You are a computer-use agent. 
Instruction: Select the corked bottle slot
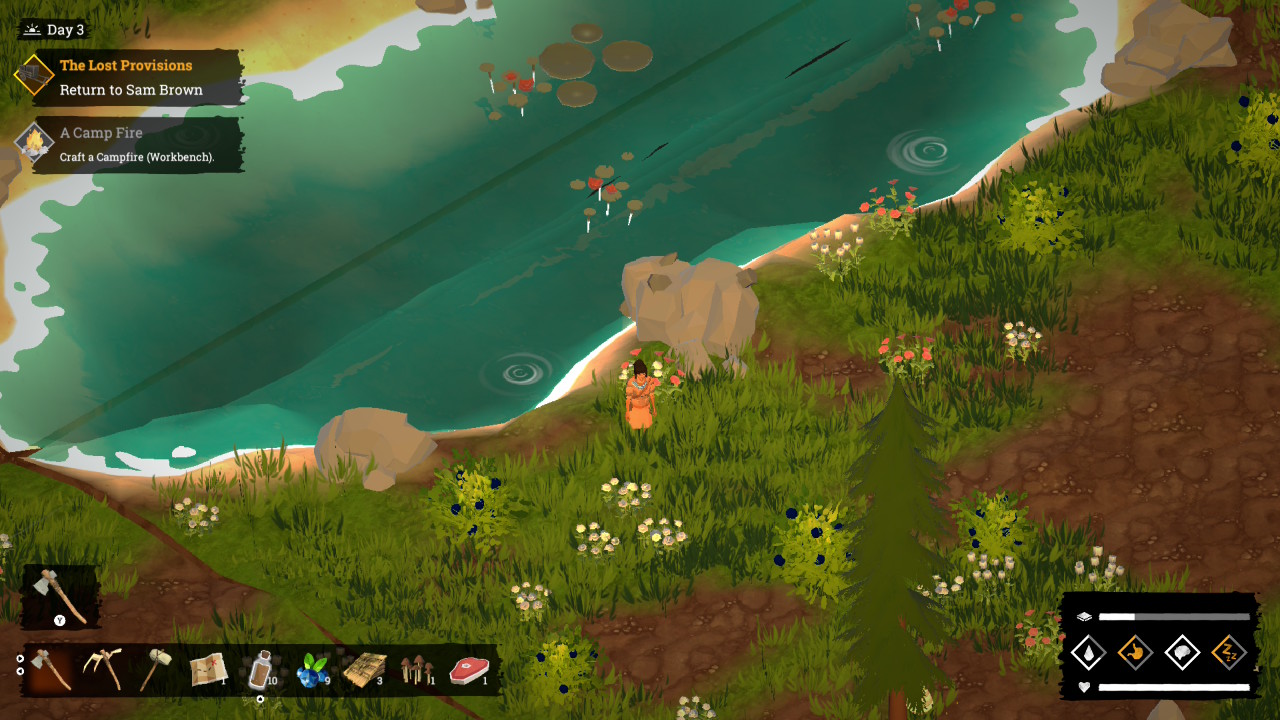(261, 669)
